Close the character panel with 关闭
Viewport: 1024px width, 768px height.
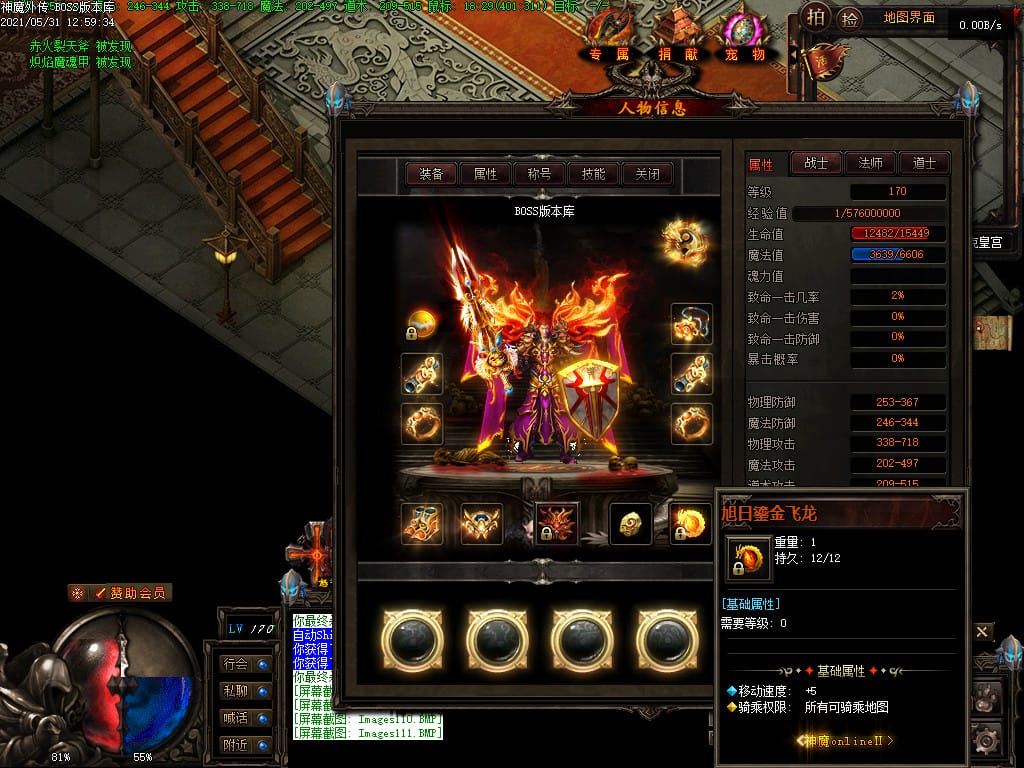tap(647, 174)
